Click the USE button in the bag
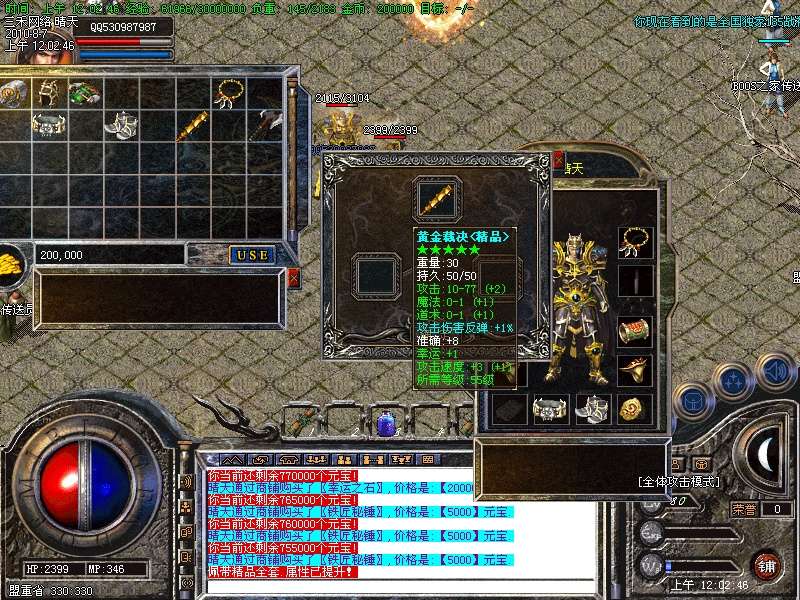 coord(252,255)
